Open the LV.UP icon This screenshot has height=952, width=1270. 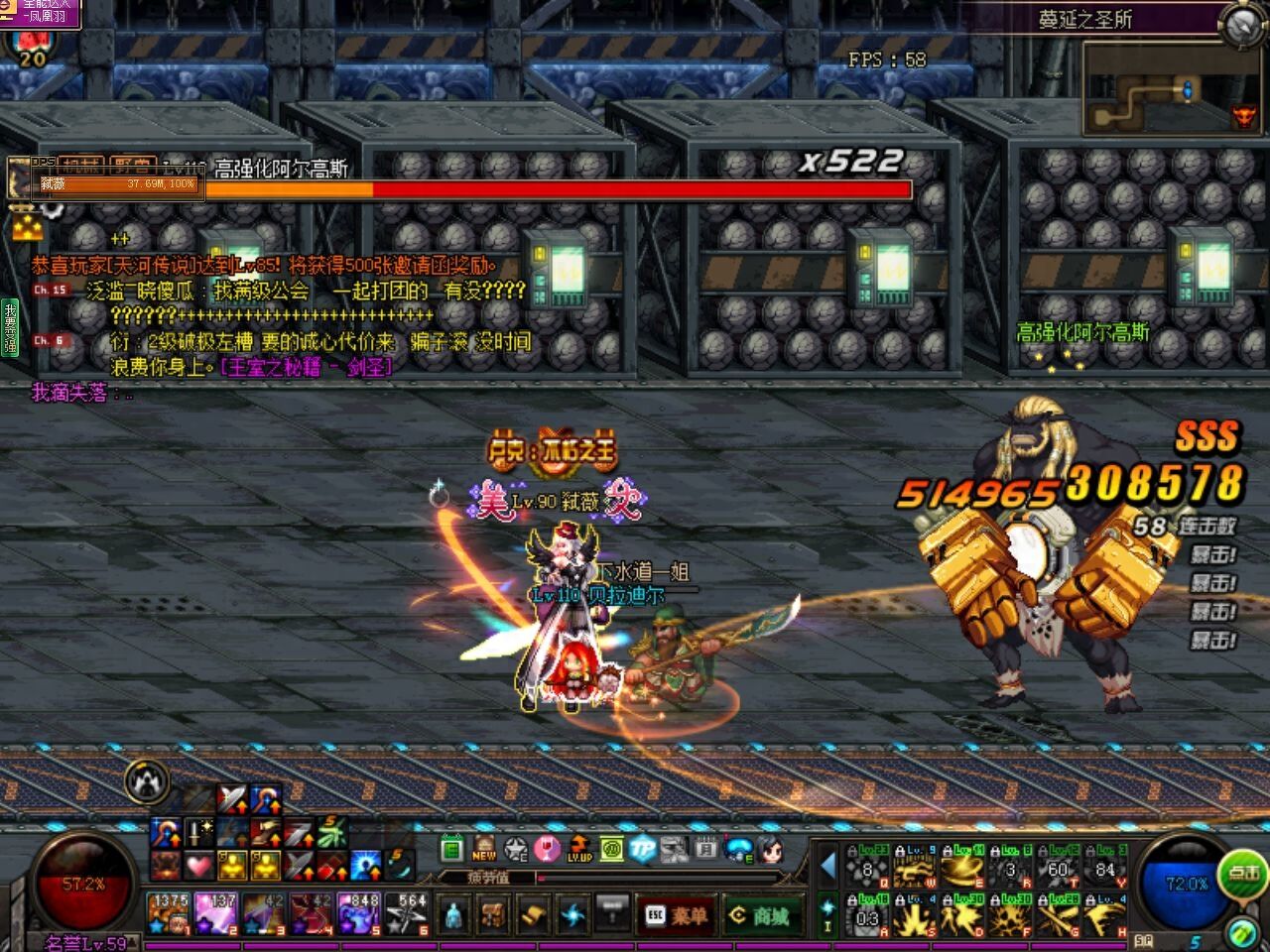pyautogui.click(x=579, y=849)
